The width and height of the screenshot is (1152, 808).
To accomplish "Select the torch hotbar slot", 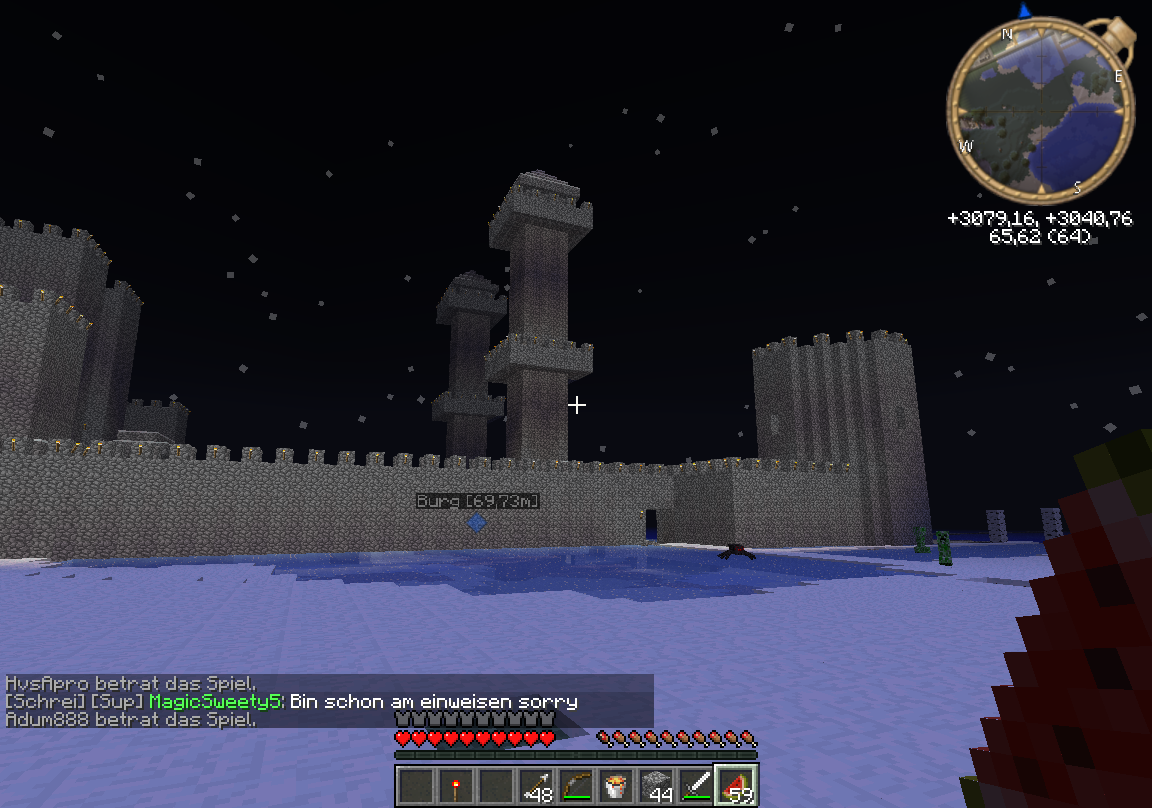I will pos(455,785).
